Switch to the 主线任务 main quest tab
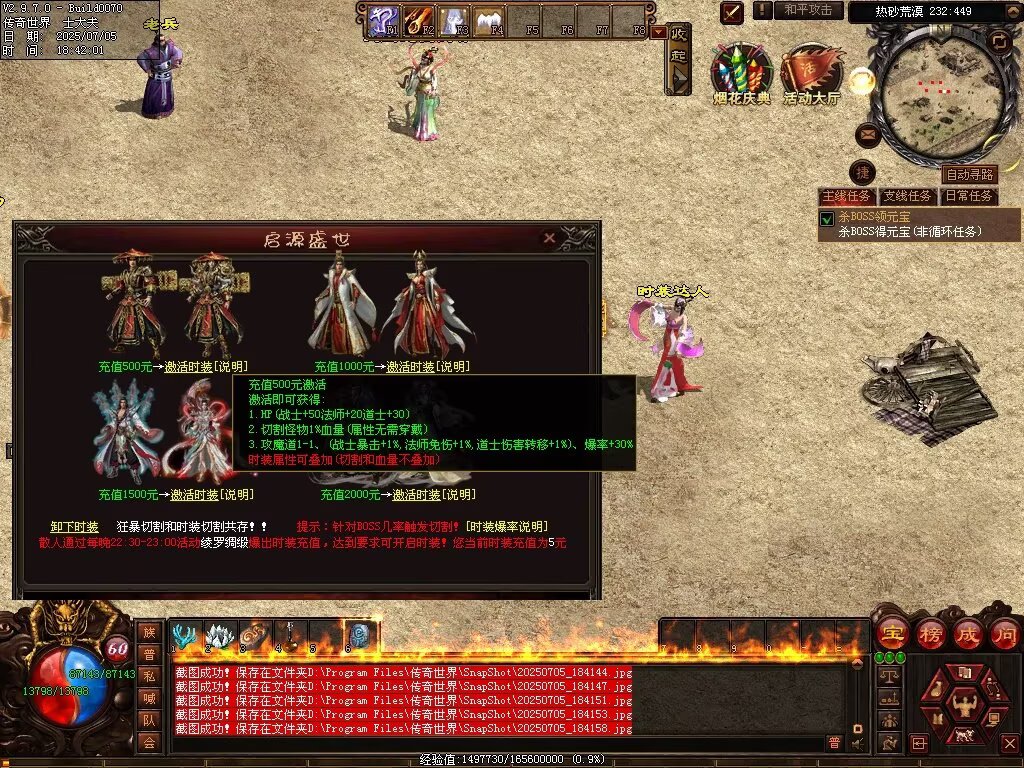 pos(846,196)
